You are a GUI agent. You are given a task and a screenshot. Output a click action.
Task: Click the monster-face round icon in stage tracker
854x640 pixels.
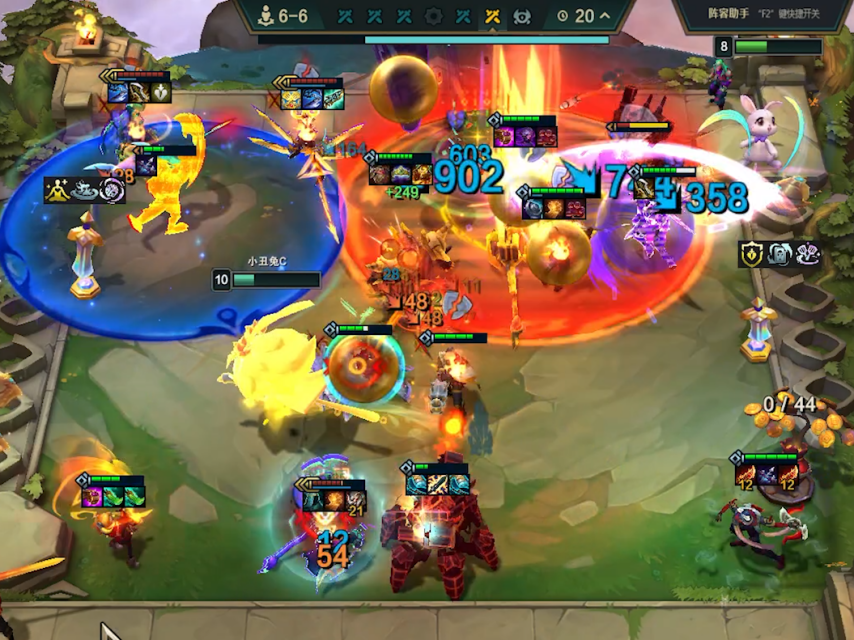(521, 16)
